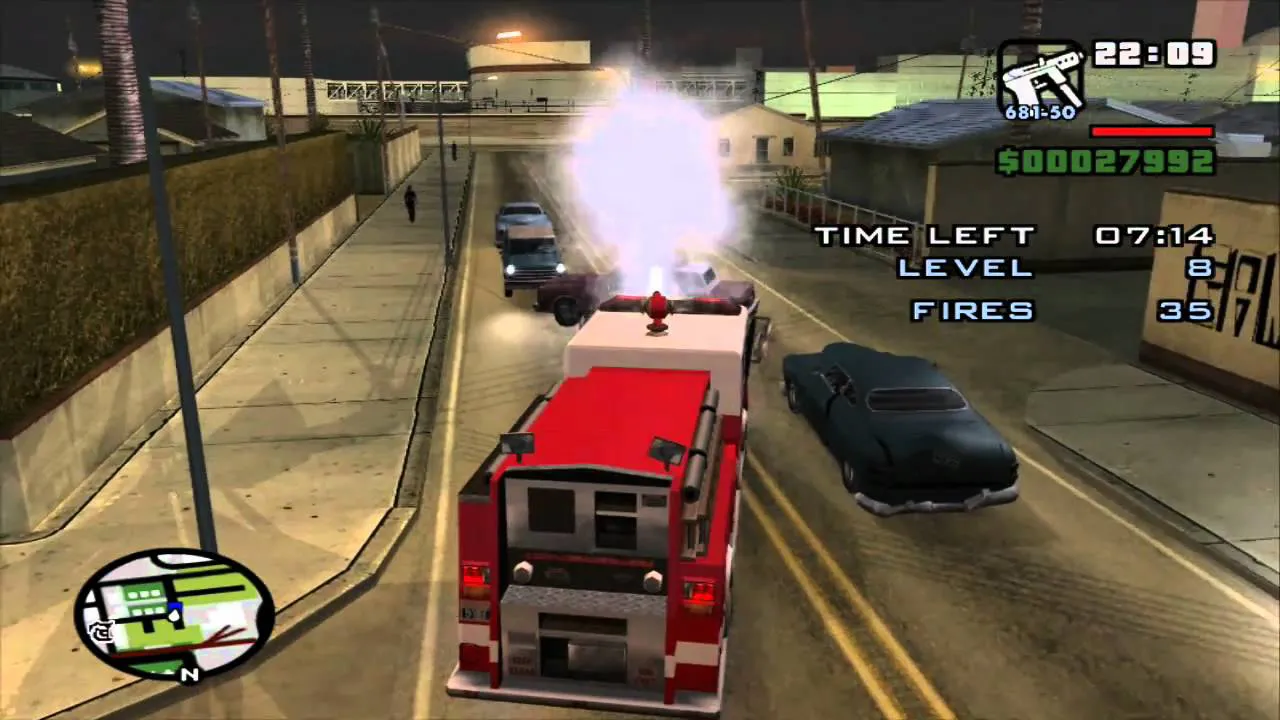Screen dimensions: 1280x720
Task: Click the LEVEL 8 display
Action: tap(1050, 268)
